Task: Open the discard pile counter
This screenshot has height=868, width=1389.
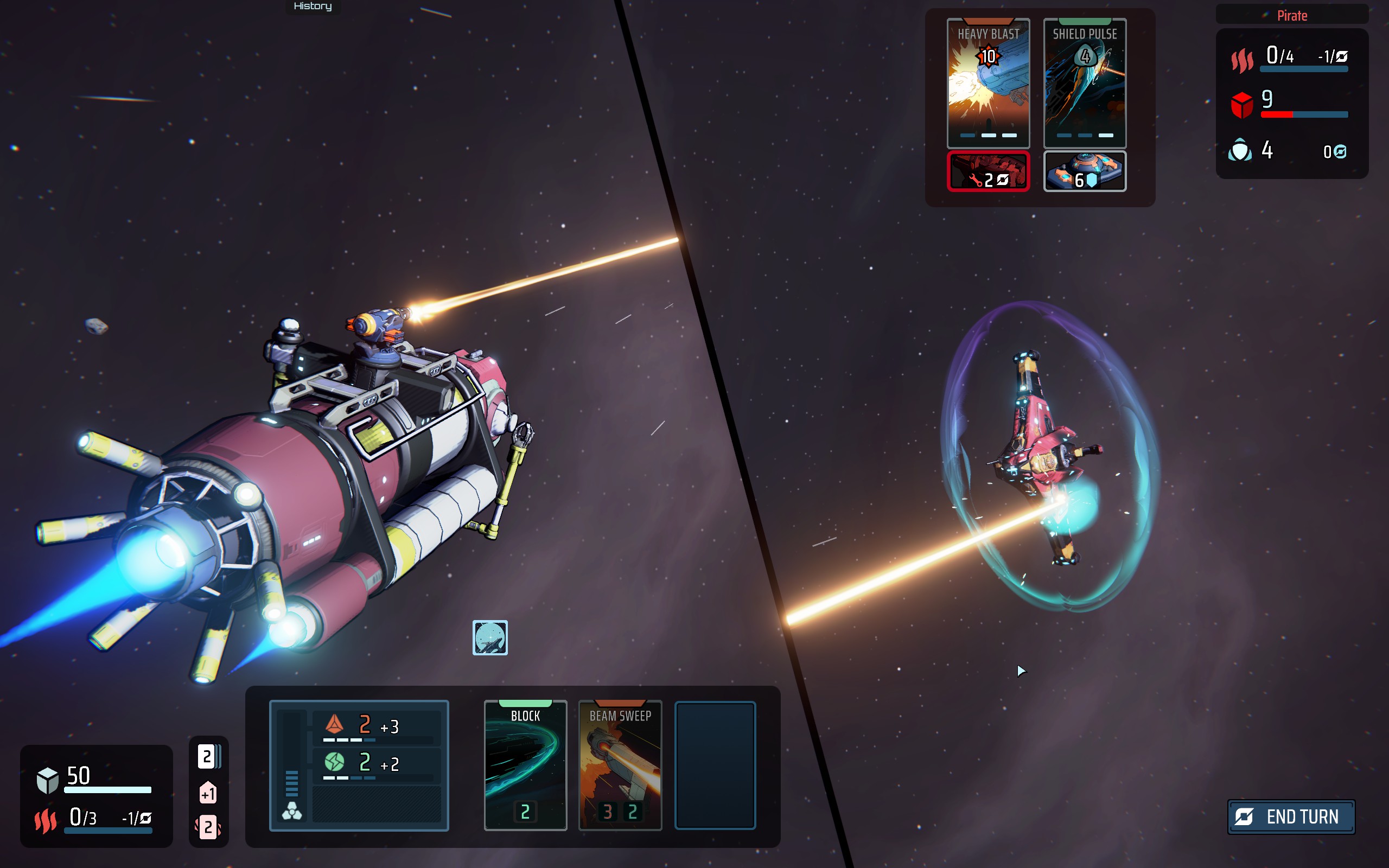Action: (x=208, y=827)
